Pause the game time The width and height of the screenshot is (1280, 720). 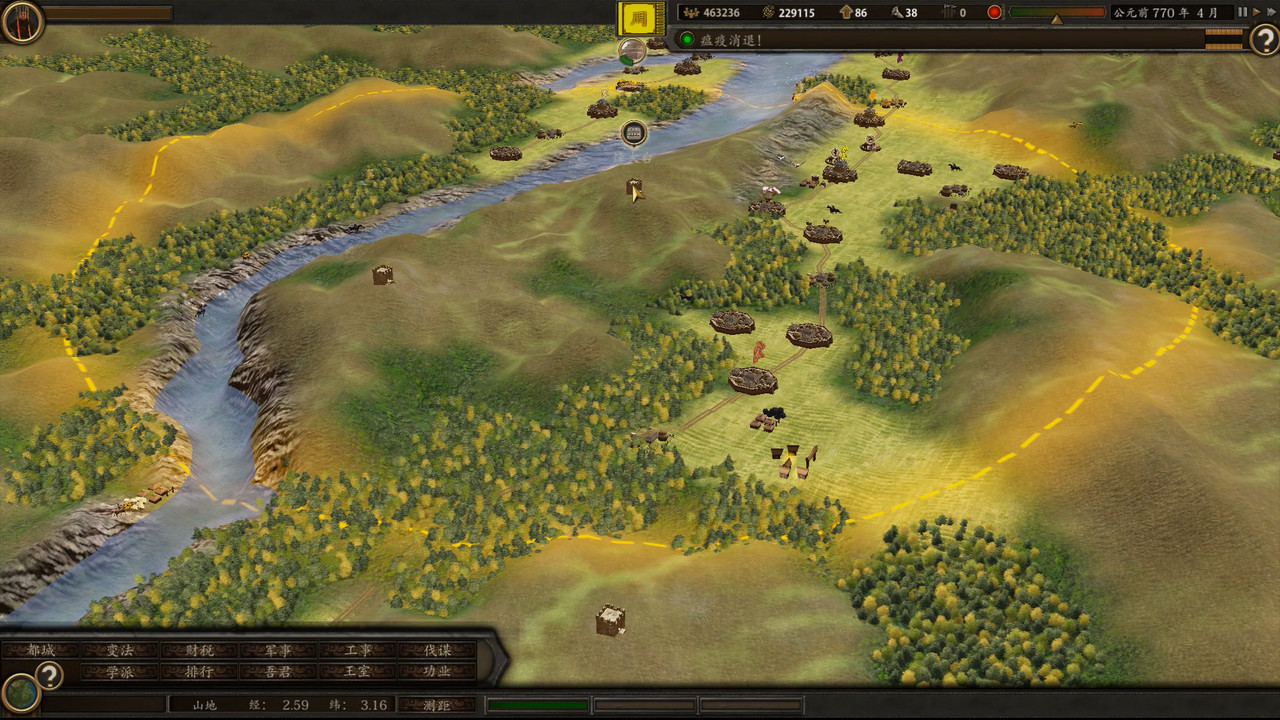pyautogui.click(x=1243, y=12)
